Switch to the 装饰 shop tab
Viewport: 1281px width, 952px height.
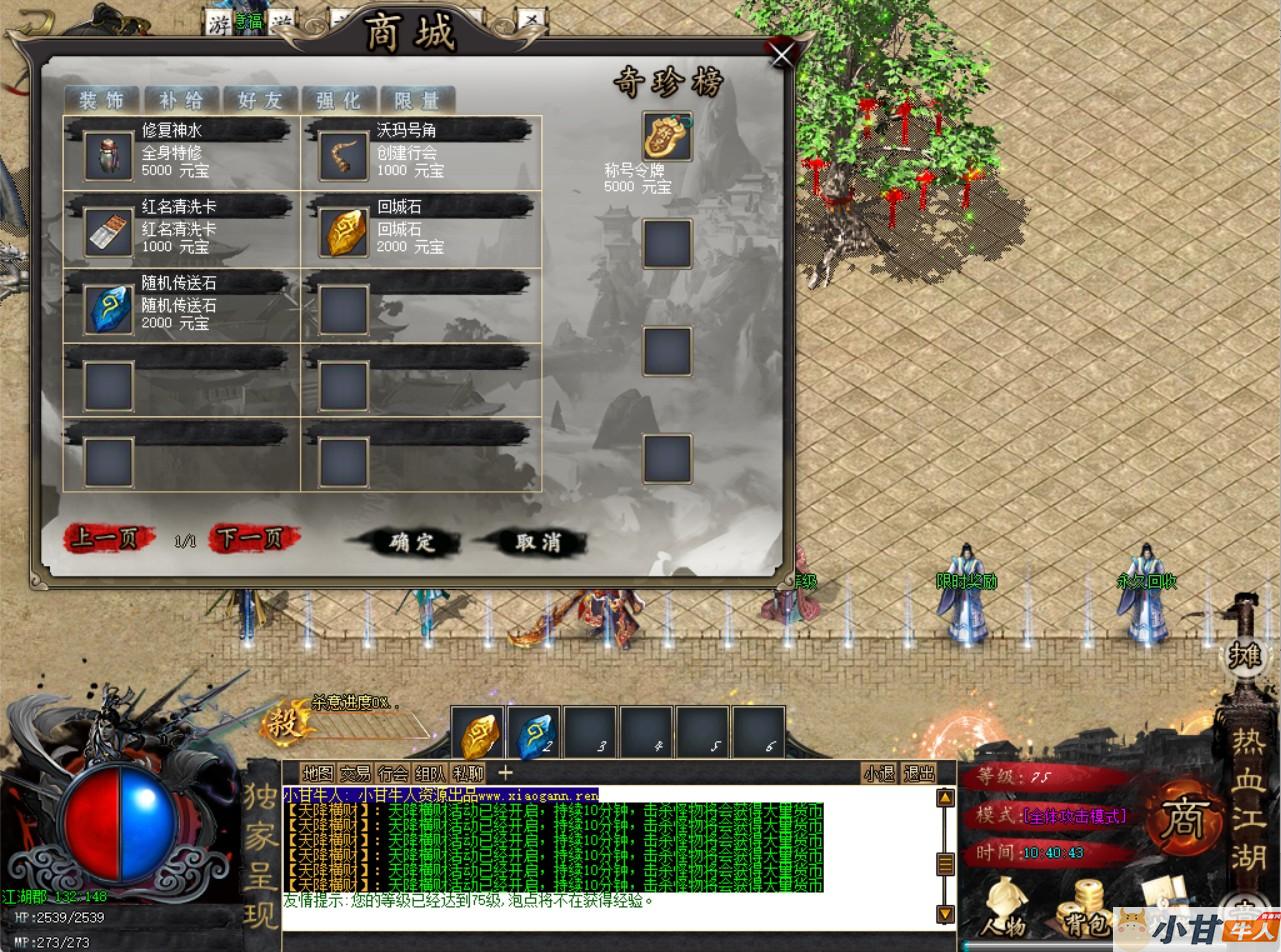[x=101, y=100]
